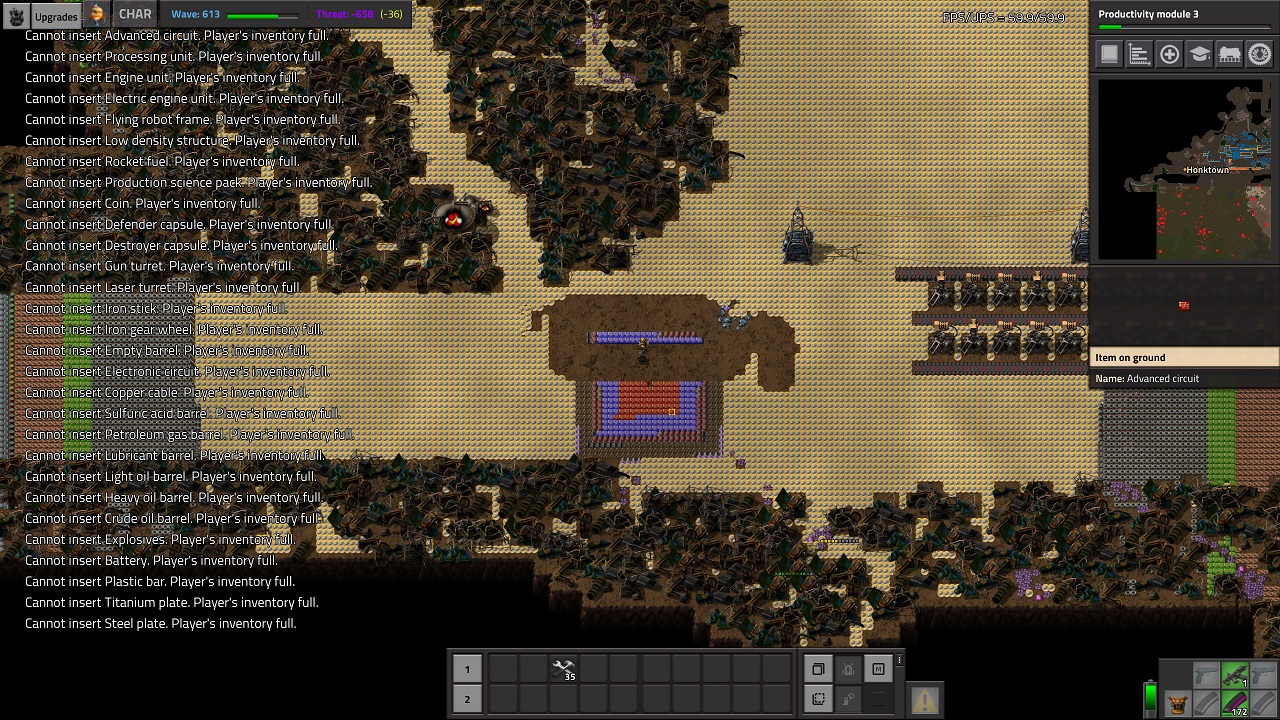The height and width of the screenshot is (720, 1280).
Task: Toggle the M shortcut button
Action: coord(878,670)
